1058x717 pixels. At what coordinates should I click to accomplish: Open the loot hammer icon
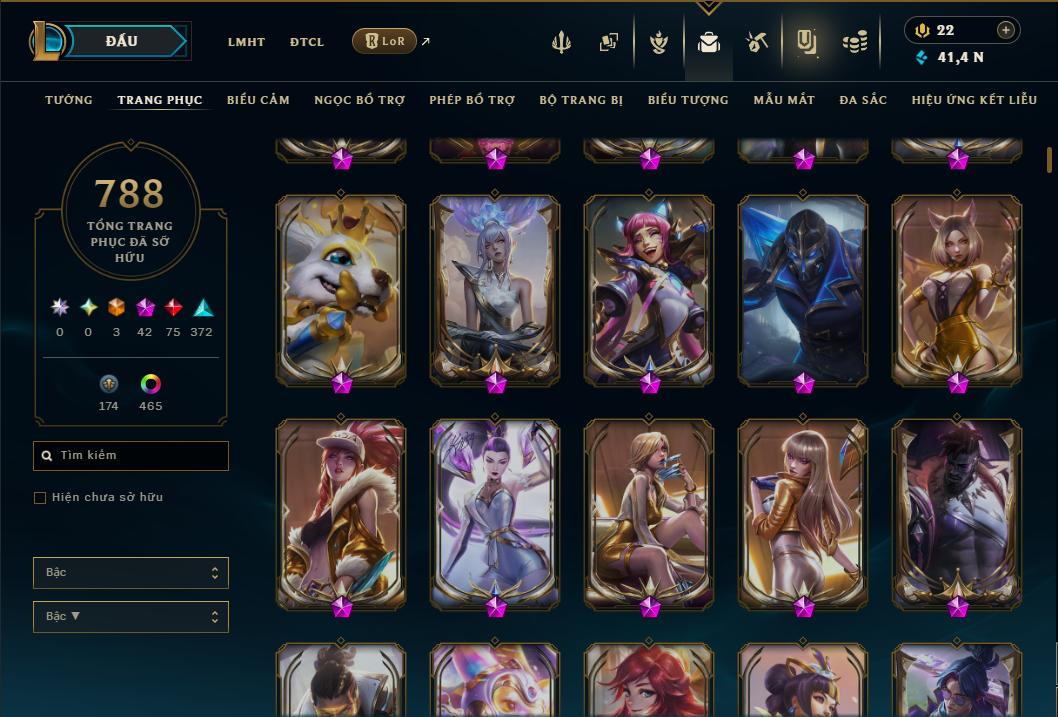pyautogui.click(x=756, y=42)
